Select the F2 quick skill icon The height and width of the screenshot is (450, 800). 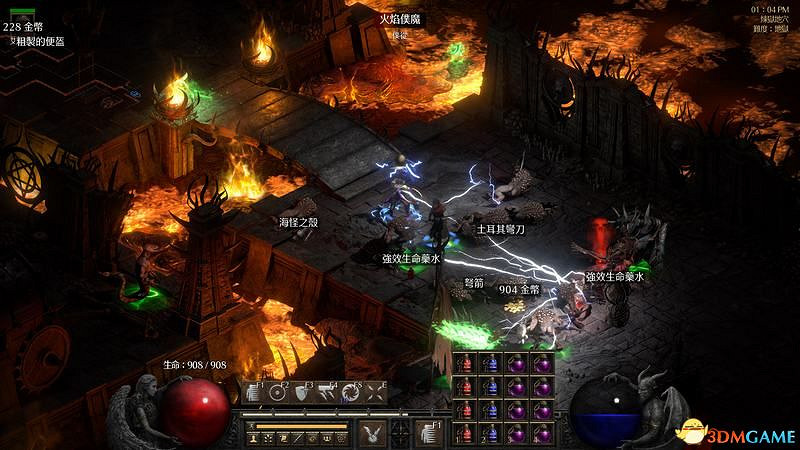[x=278, y=393]
